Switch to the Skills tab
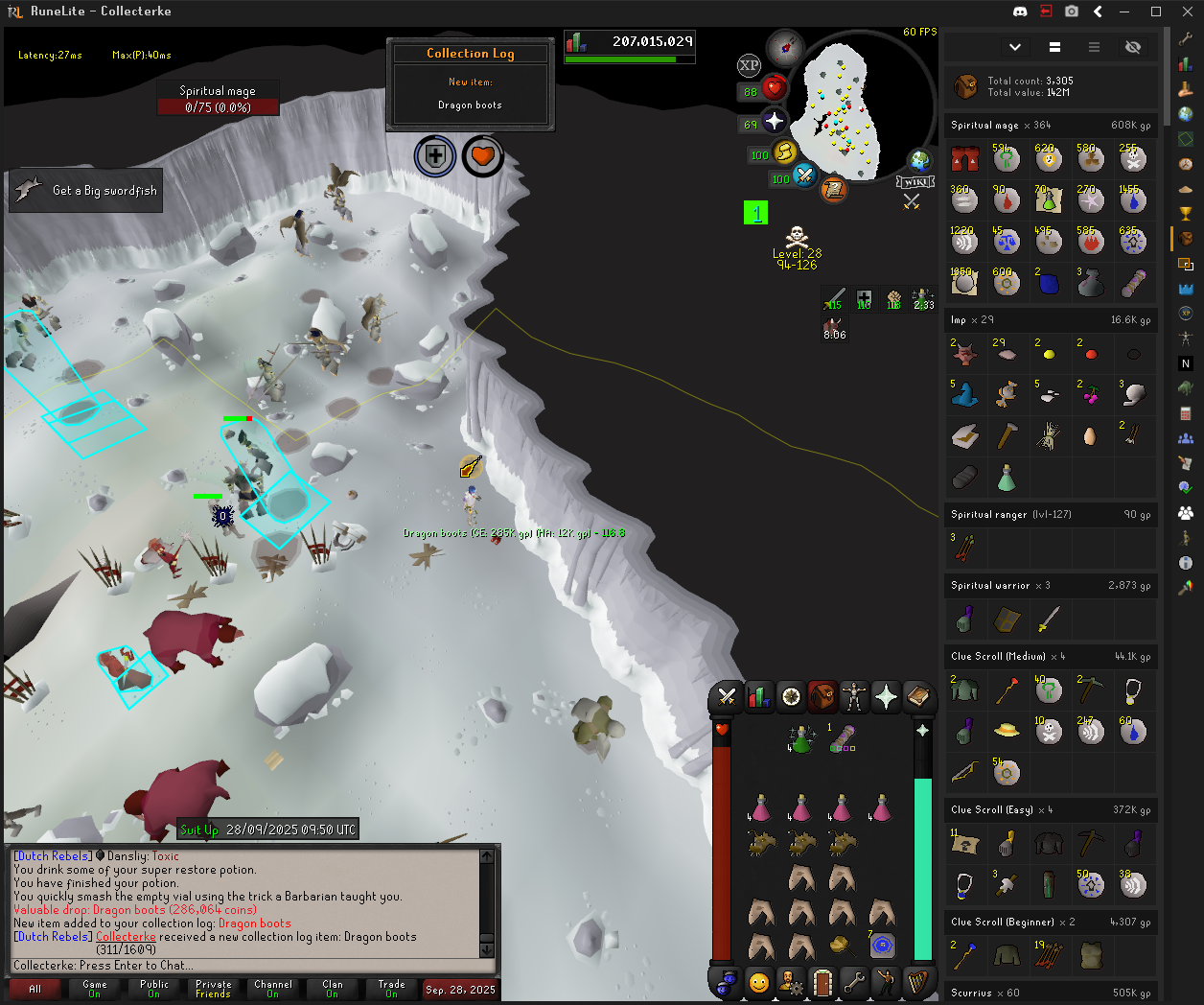 coord(758,696)
